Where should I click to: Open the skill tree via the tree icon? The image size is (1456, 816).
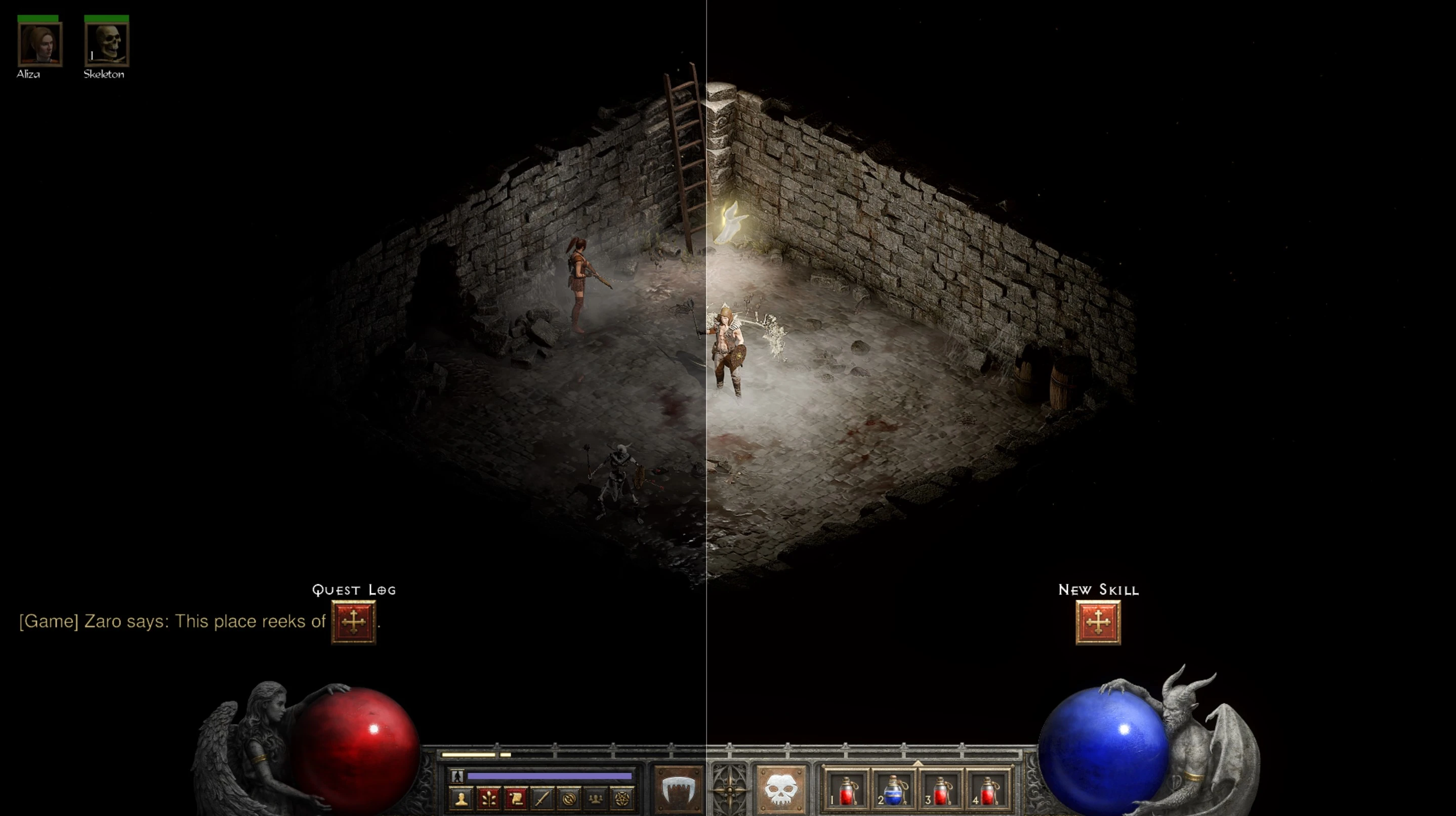[x=488, y=800]
